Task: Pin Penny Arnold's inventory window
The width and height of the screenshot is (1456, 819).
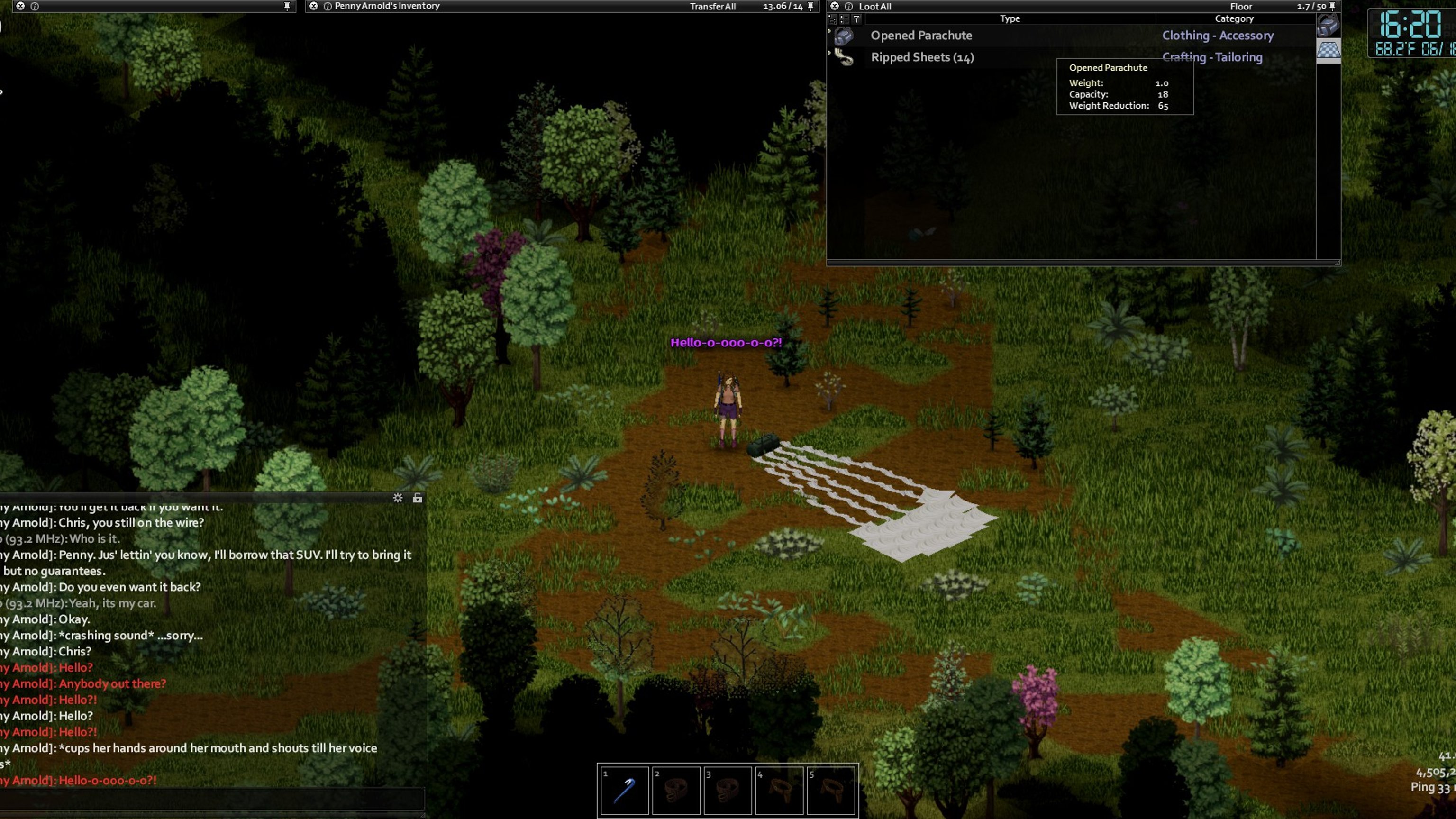Action: click(810, 6)
